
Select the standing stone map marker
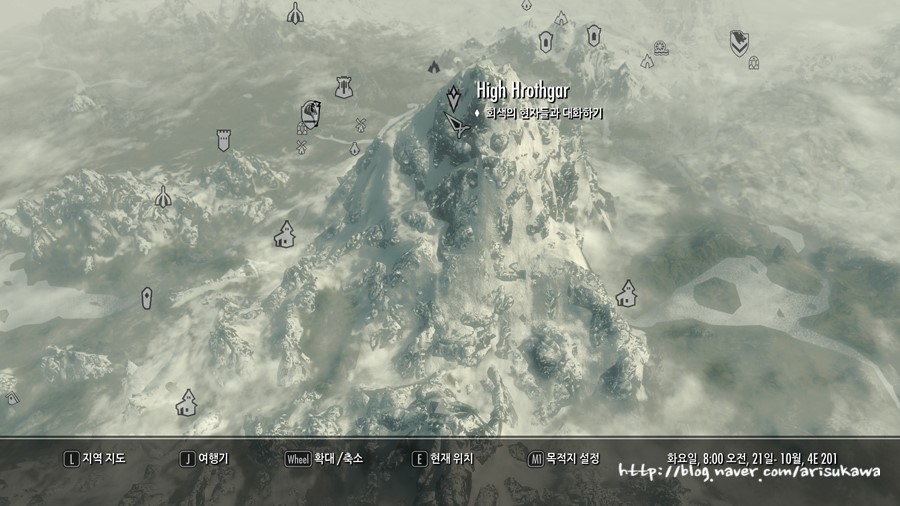pos(147,298)
